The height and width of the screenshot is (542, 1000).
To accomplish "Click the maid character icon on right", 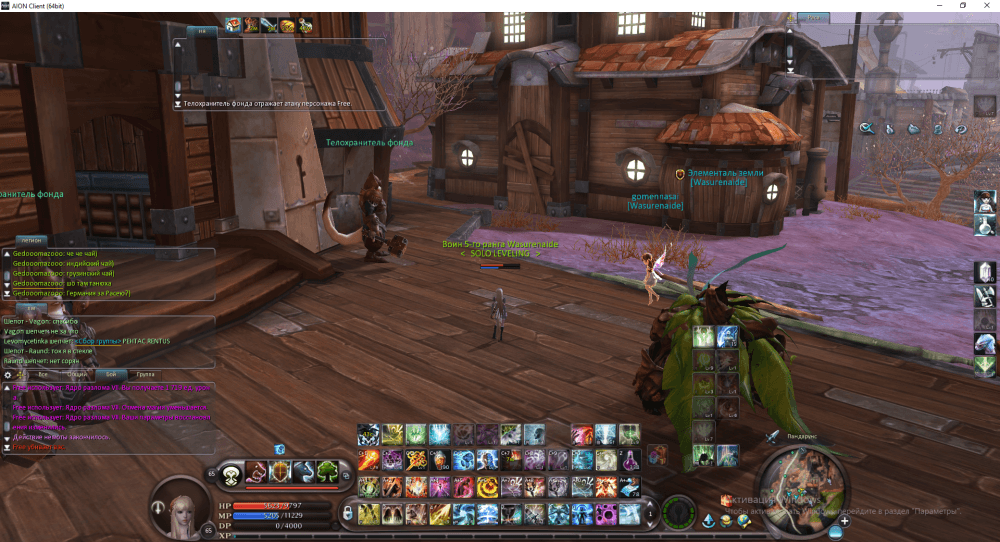I will click(984, 200).
